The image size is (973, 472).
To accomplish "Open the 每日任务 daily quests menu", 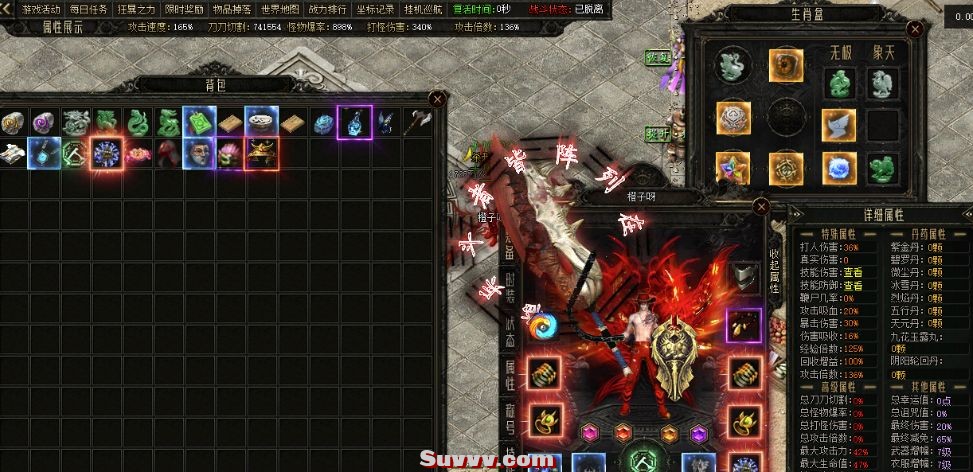I will coord(88,9).
